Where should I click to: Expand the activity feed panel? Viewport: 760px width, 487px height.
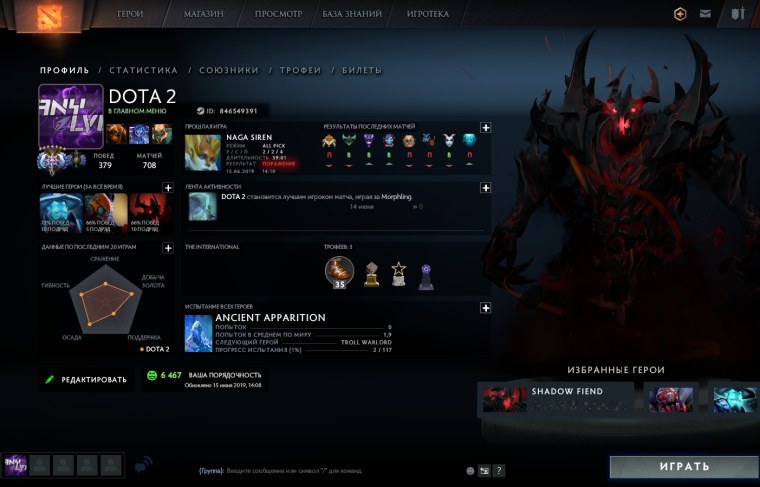485,187
